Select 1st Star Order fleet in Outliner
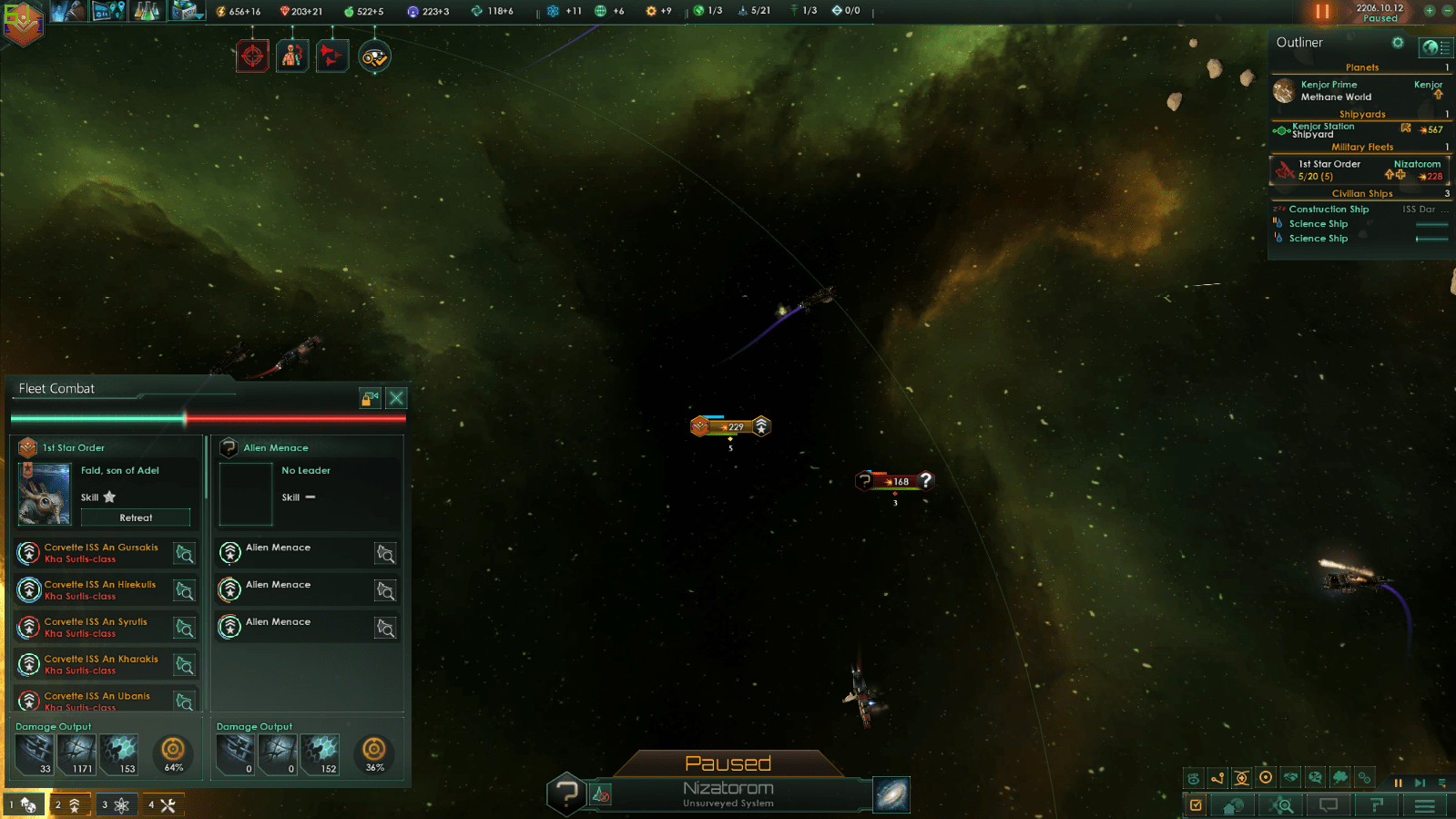 point(1329,170)
